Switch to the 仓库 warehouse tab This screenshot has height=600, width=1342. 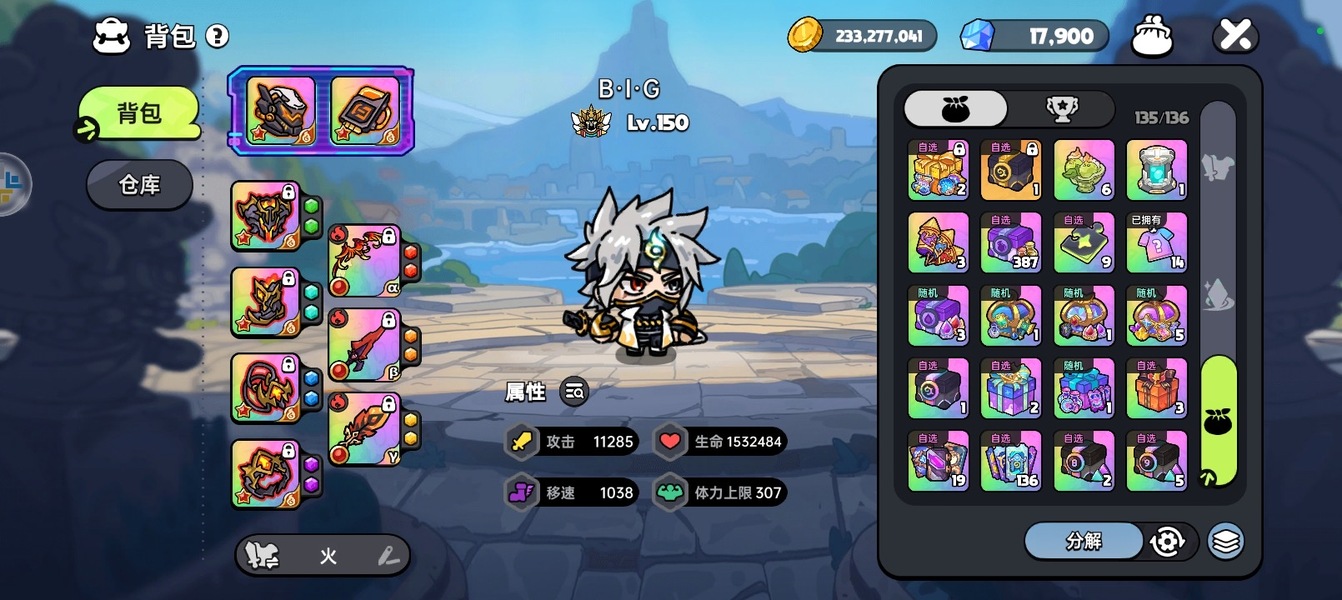click(139, 185)
